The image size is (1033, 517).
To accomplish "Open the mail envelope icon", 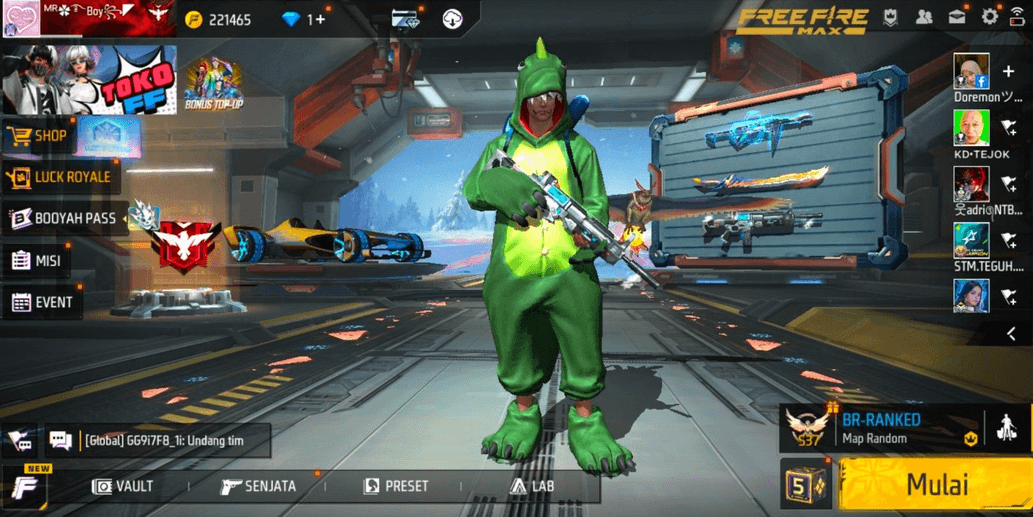I will [957, 17].
